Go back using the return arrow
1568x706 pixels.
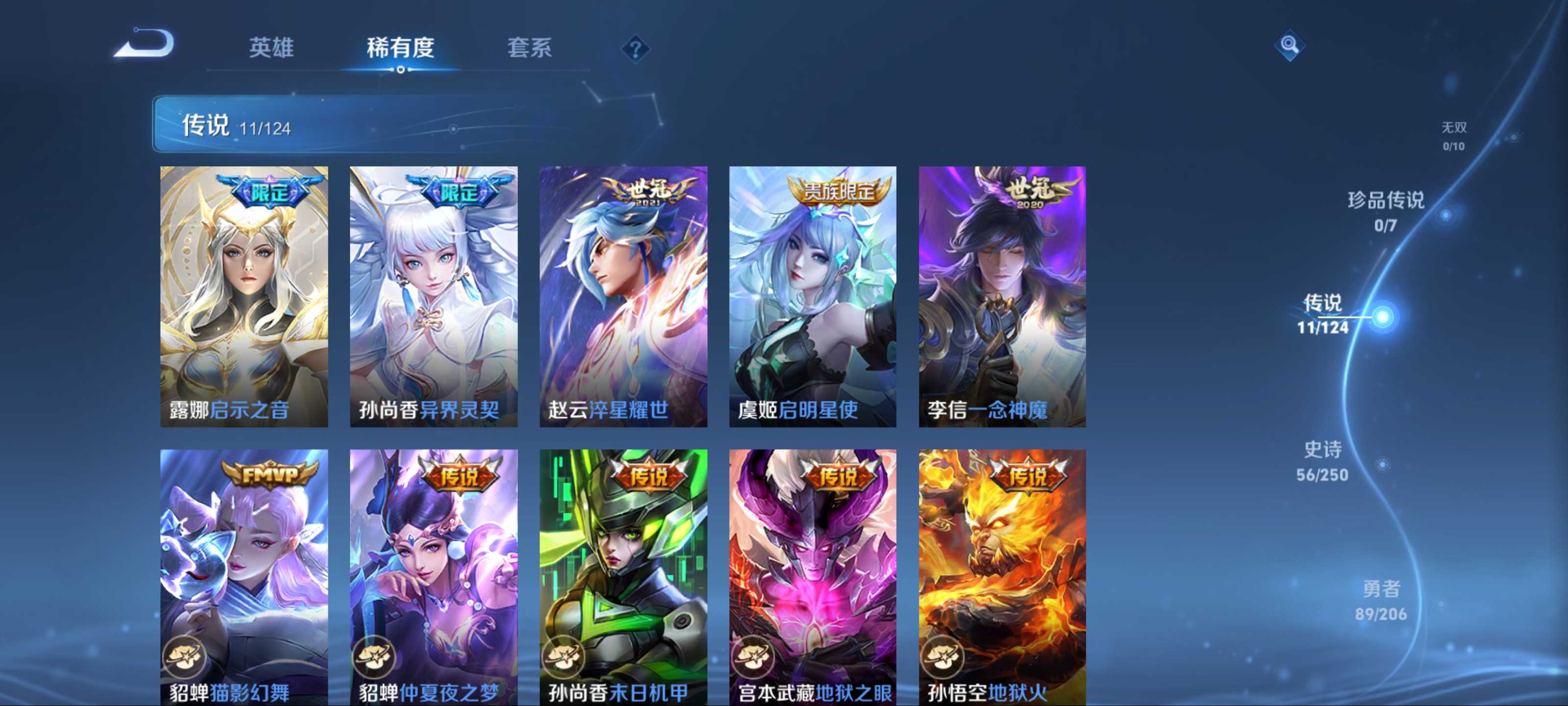pyautogui.click(x=145, y=44)
